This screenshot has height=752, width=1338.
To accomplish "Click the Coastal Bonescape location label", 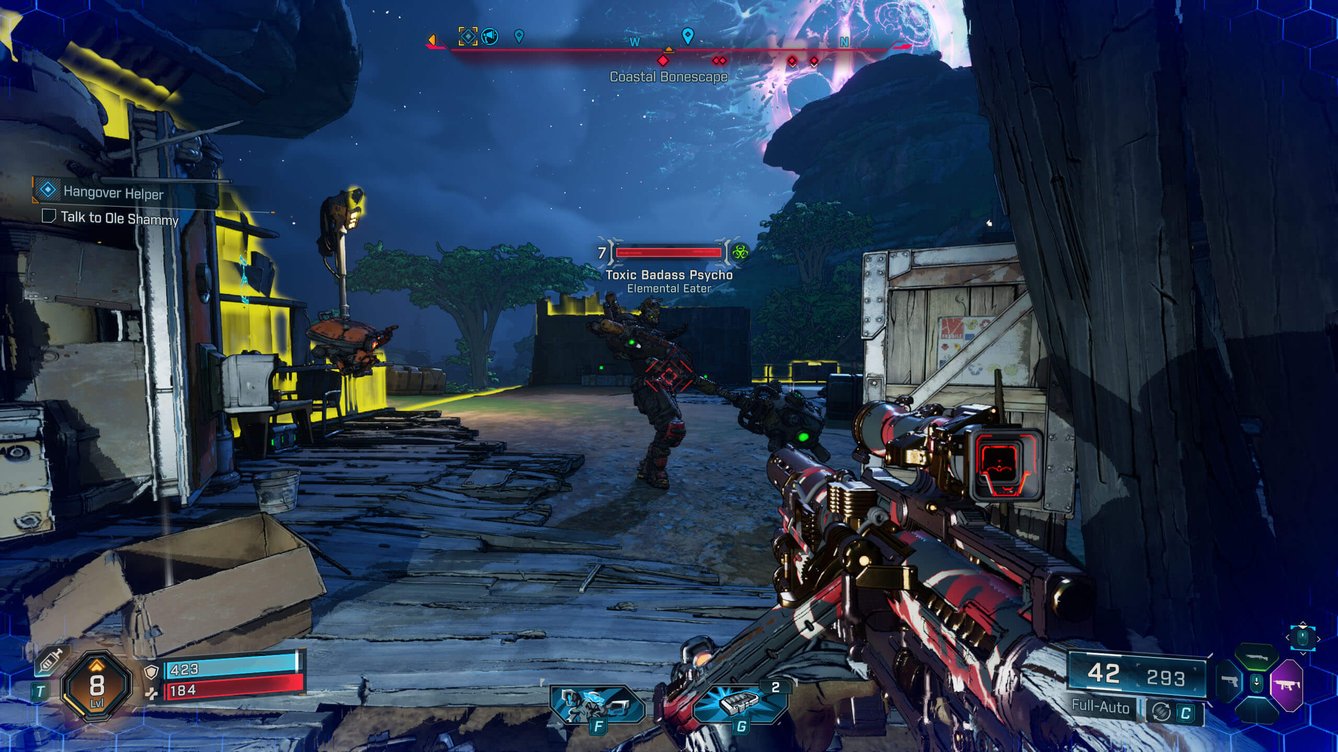I will coord(670,75).
